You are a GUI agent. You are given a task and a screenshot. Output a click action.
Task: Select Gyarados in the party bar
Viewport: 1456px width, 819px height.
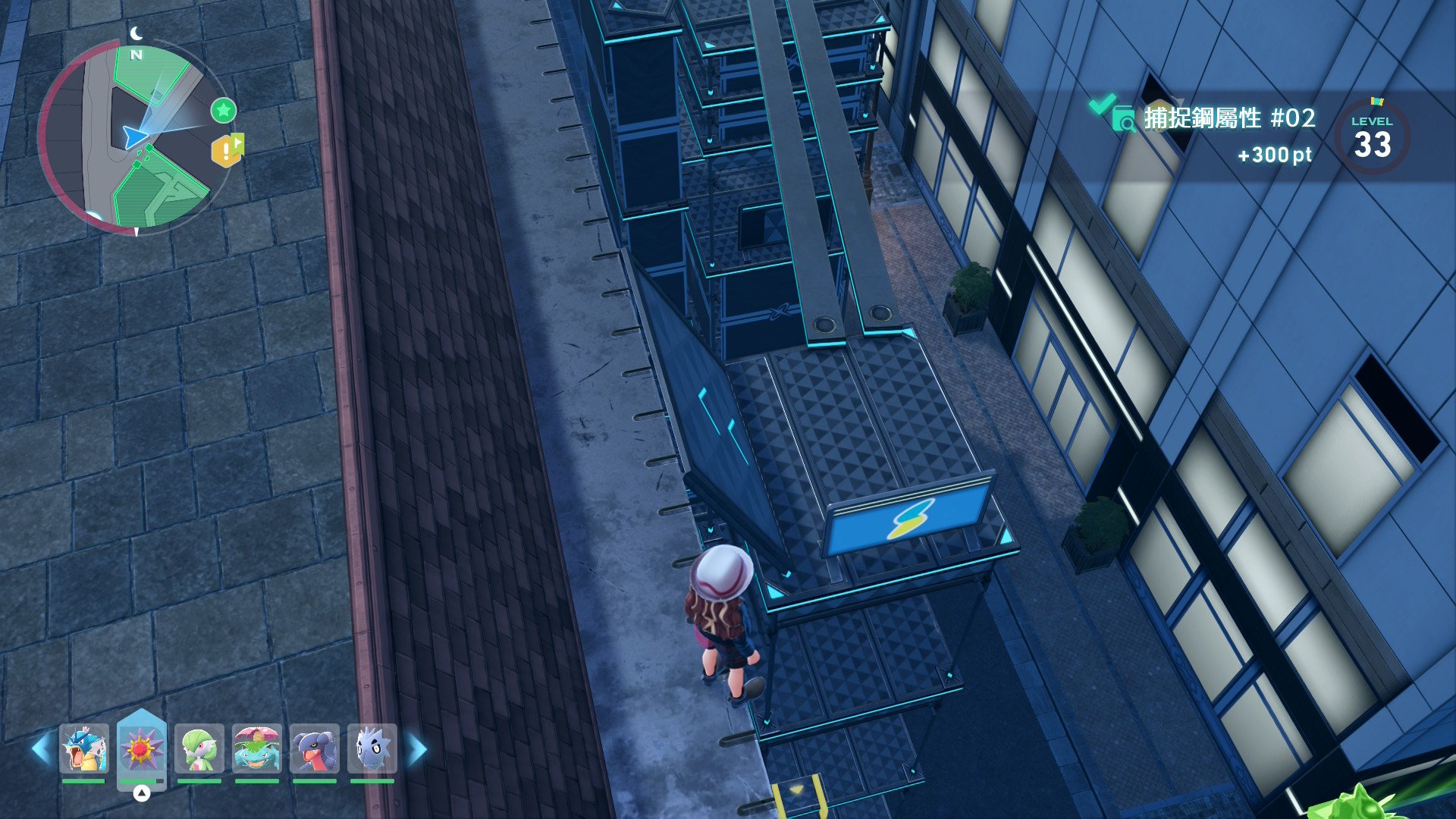(x=83, y=748)
